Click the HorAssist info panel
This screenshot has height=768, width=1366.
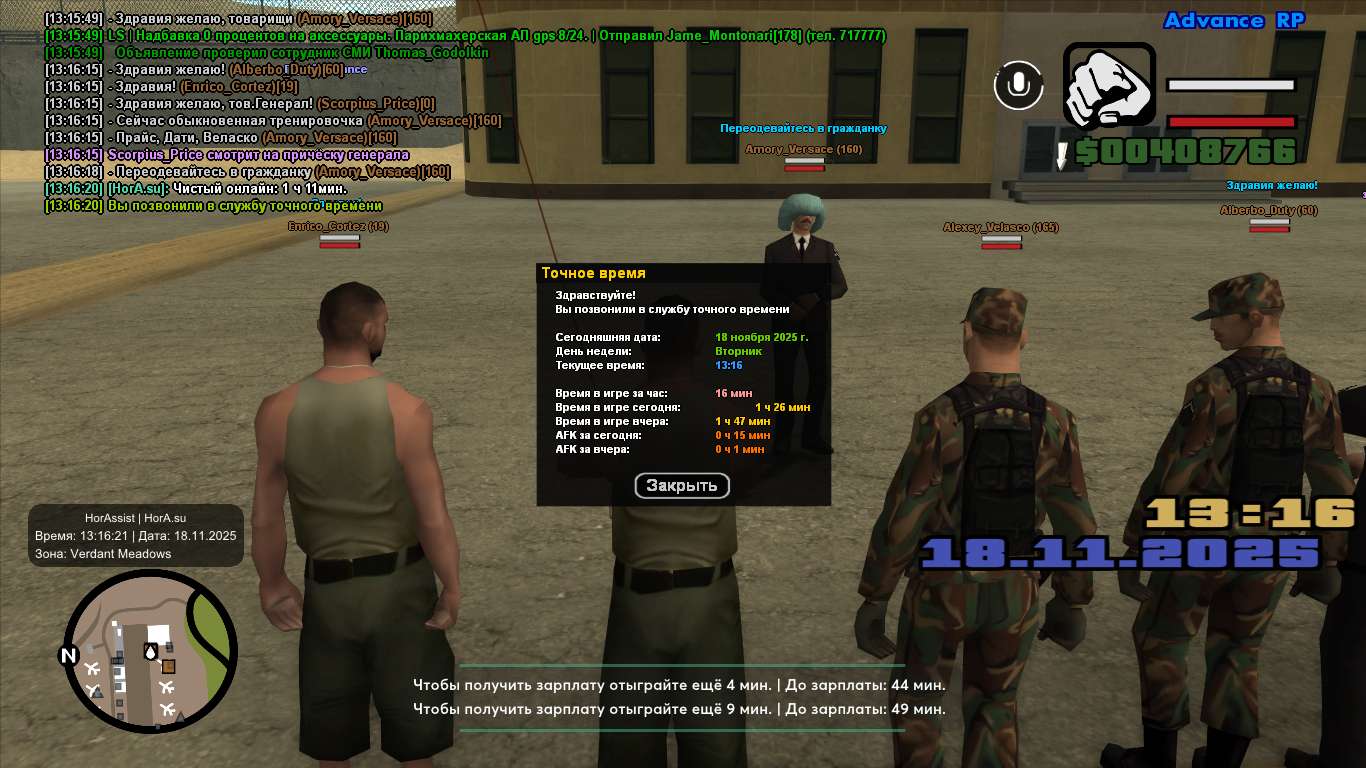pyautogui.click(x=136, y=535)
